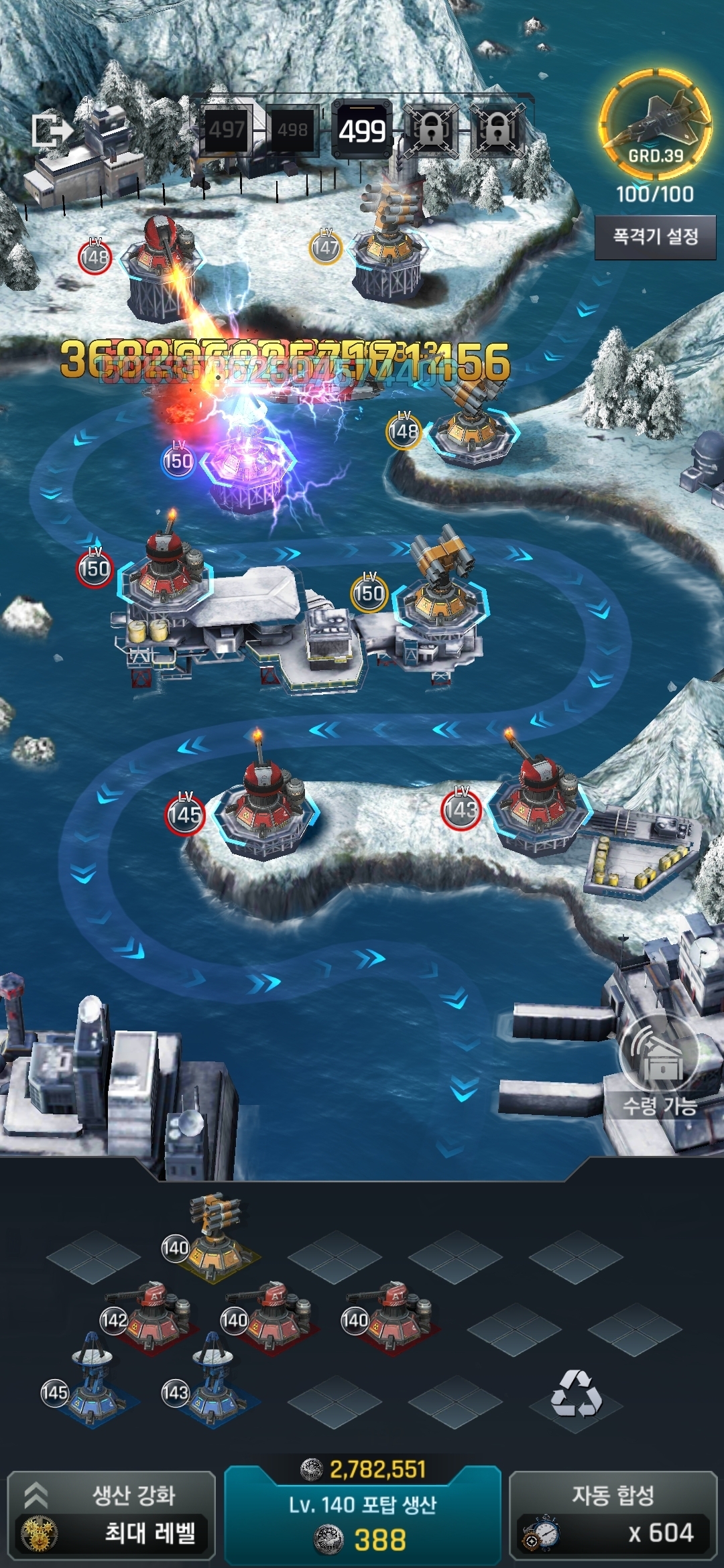This screenshot has width=724, height=1568.
Task: Select the level 143 blue radar turret
Action: point(211,1383)
